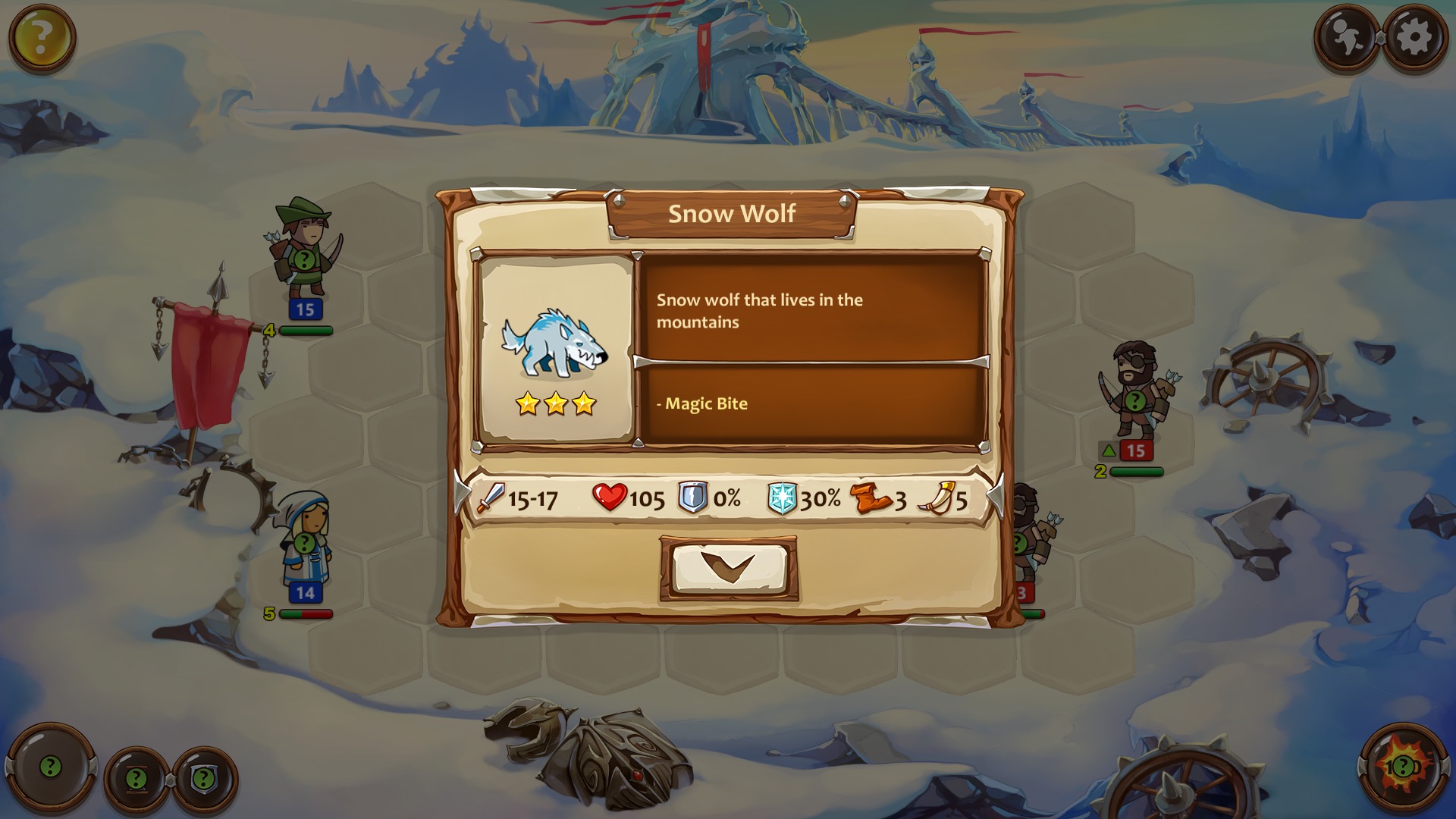1456x819 pixels.
Task: Click the large round unit ability button
Action: tap(51, 767)
